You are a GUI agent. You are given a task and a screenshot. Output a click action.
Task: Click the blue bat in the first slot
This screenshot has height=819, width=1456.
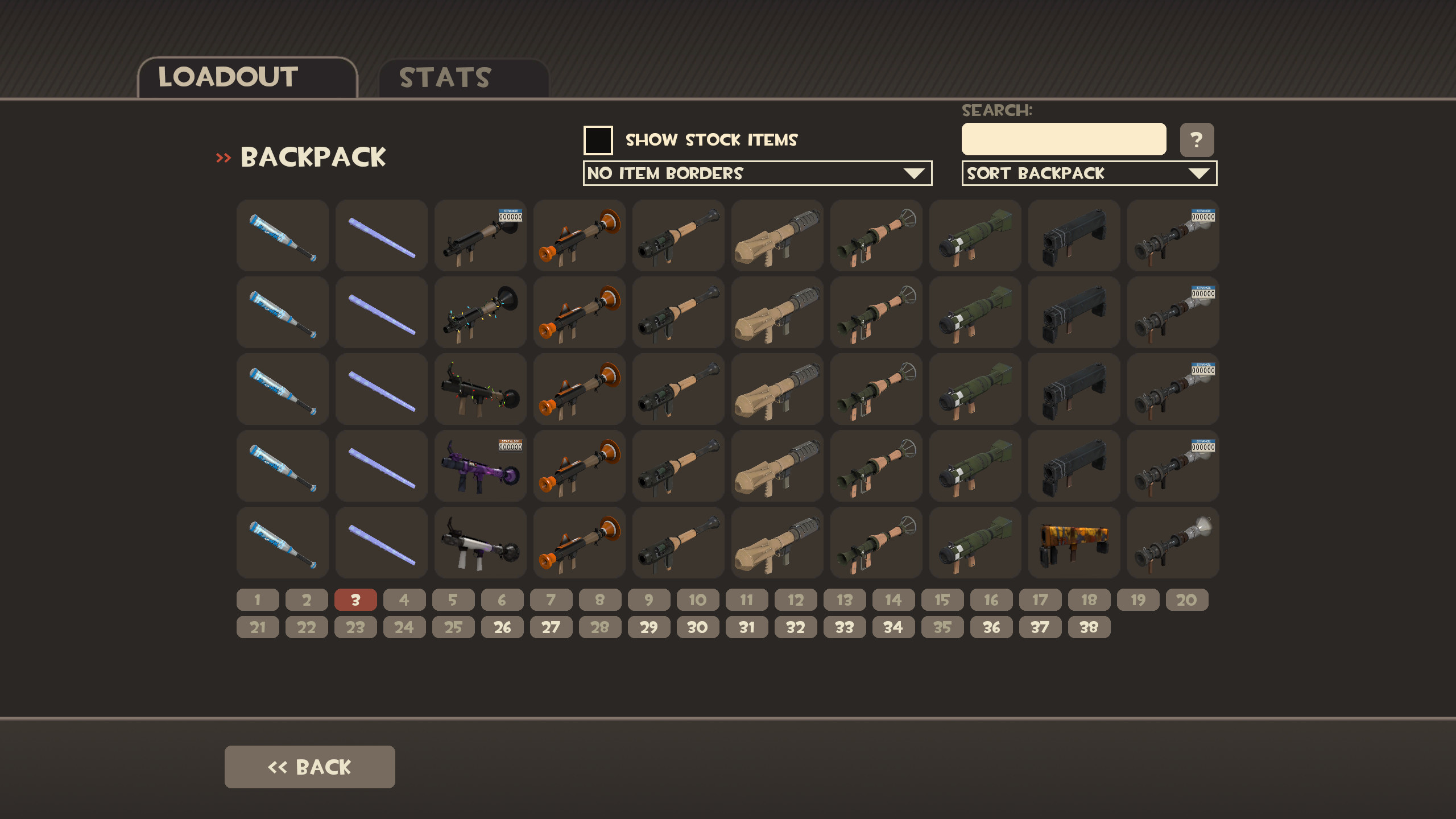[x=282, y=236]
